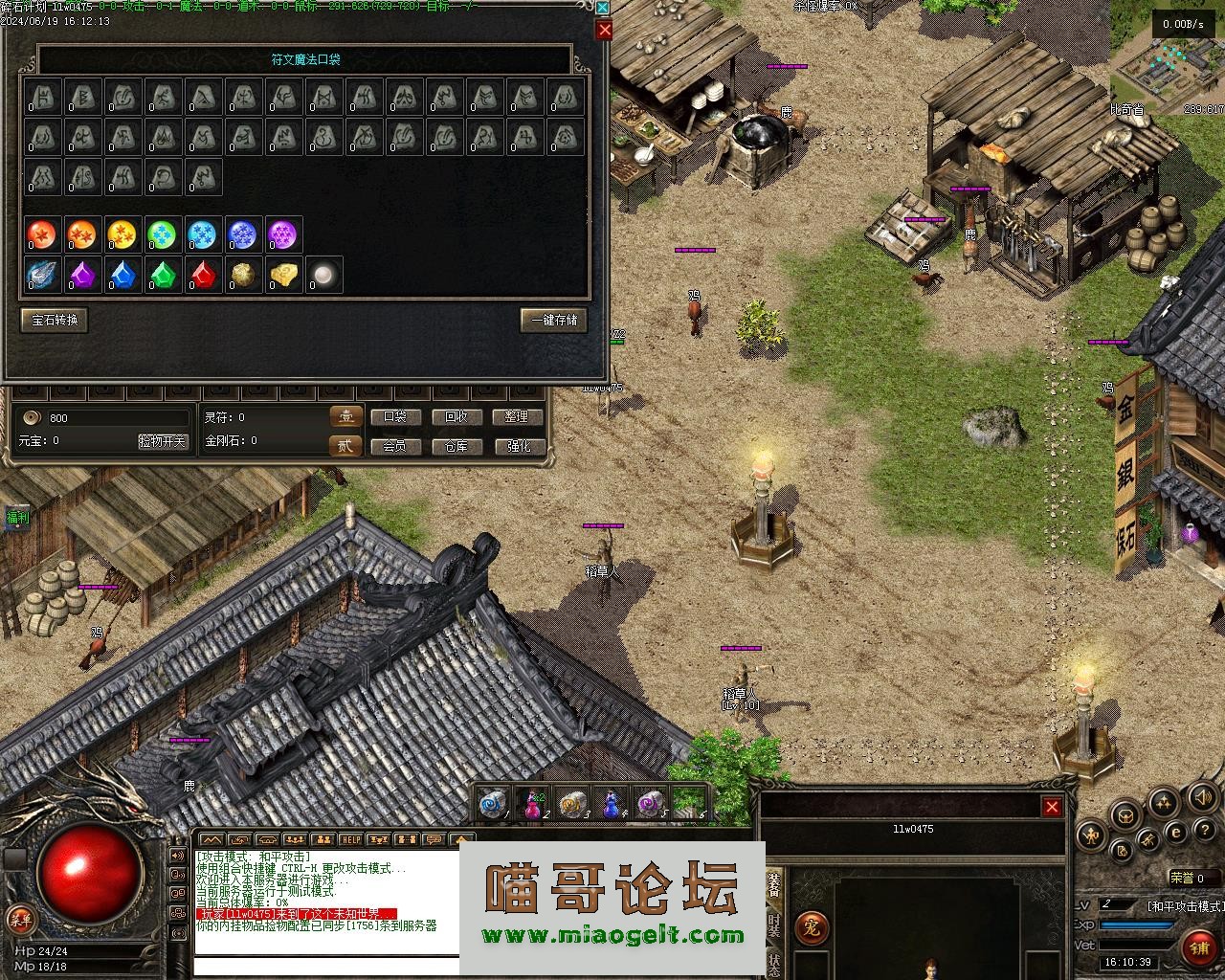Switch to bag page 贰
The height and width of the screenshot is (980, 1225).
click(x=345, y=445)
